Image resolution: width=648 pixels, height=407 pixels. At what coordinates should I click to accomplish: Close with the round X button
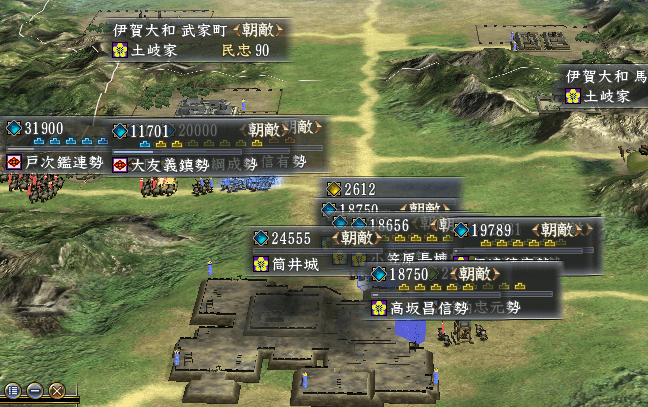click(57, 391)
